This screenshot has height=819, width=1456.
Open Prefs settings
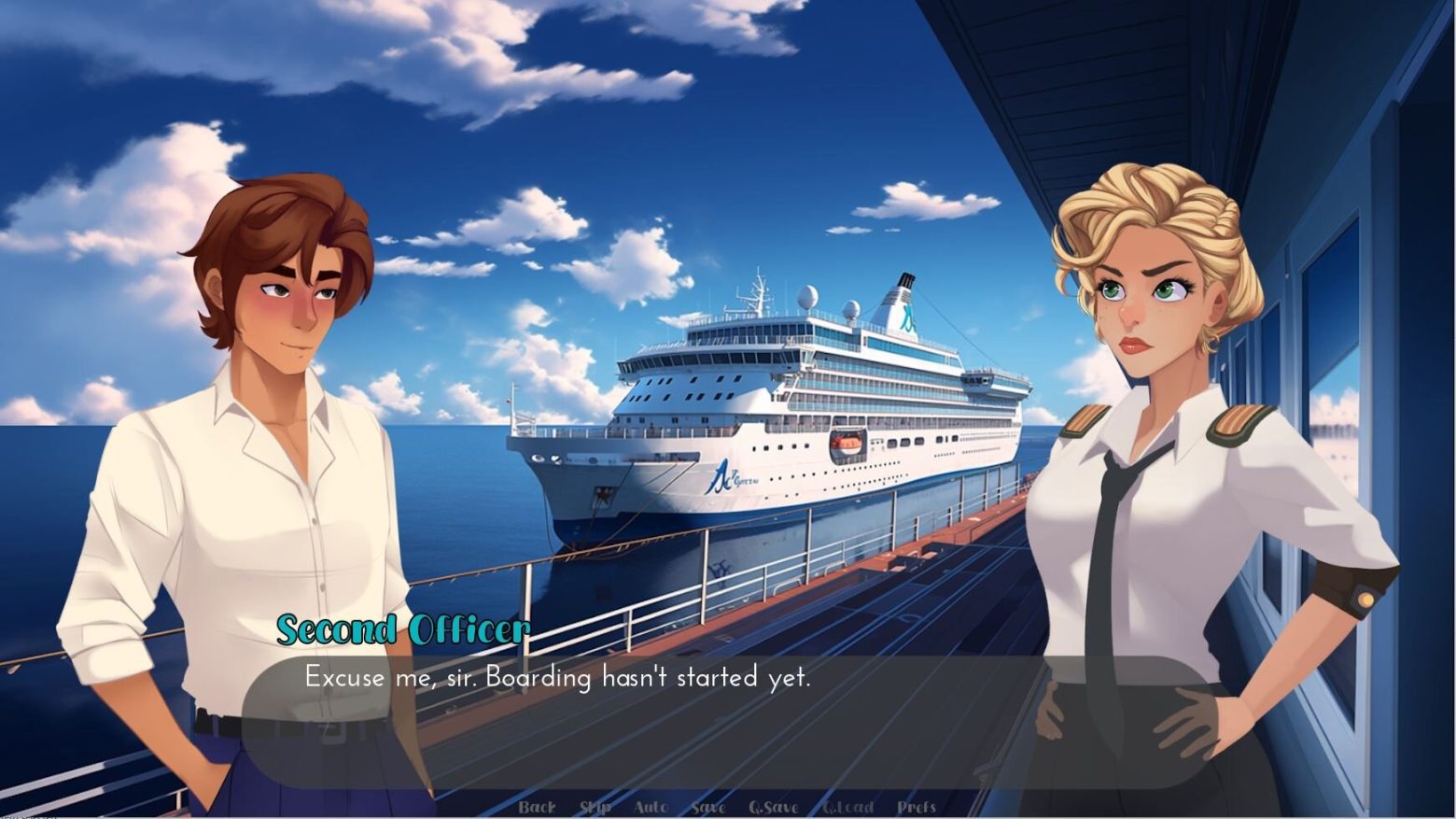click(x=916, y=807)
